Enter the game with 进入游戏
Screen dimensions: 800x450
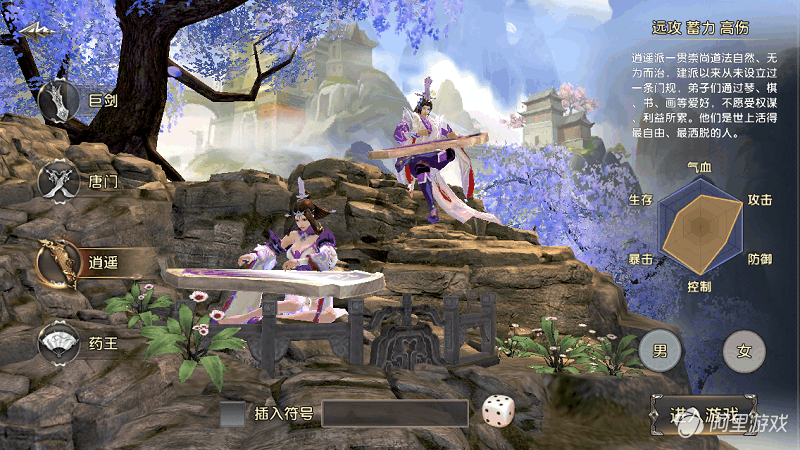[704, 416]
